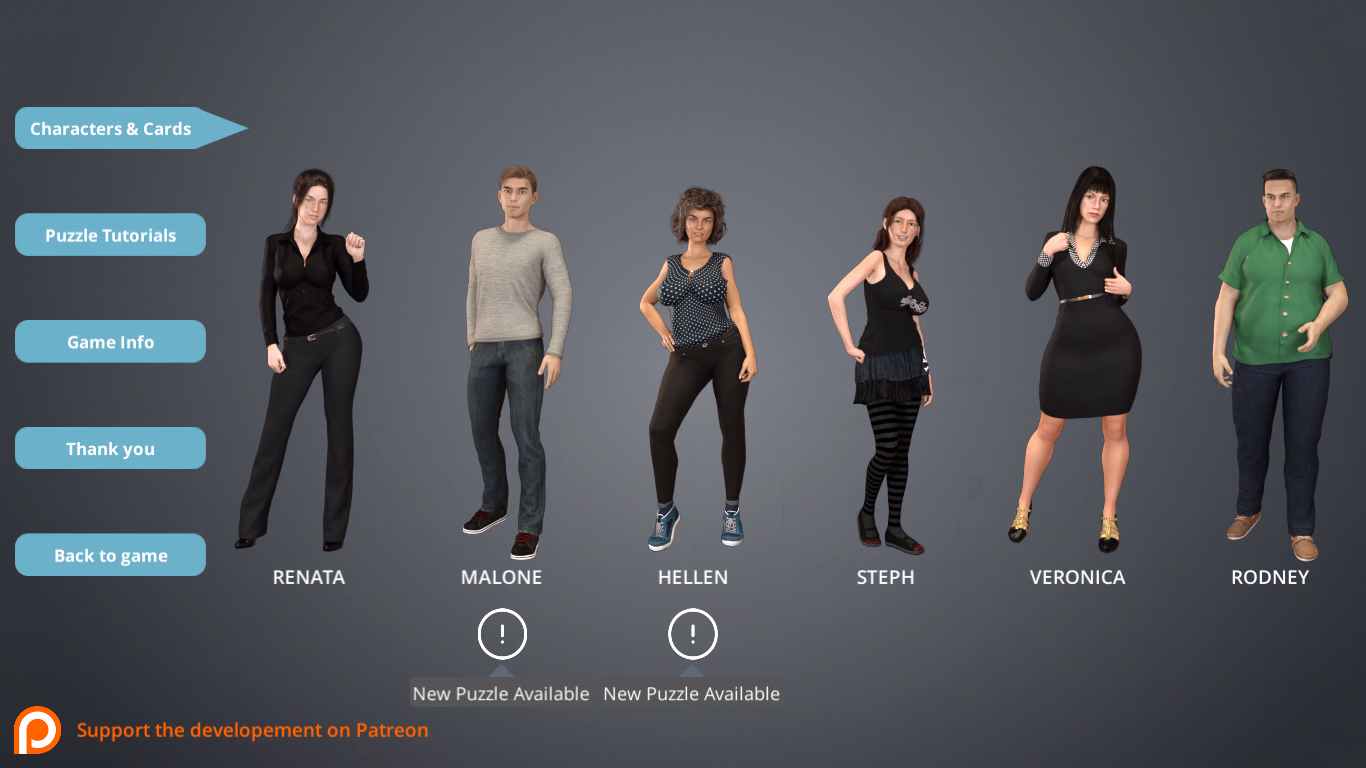Click New Puzzle Available under Hellen
This screenshot has width=1366, height=768.
691,693
